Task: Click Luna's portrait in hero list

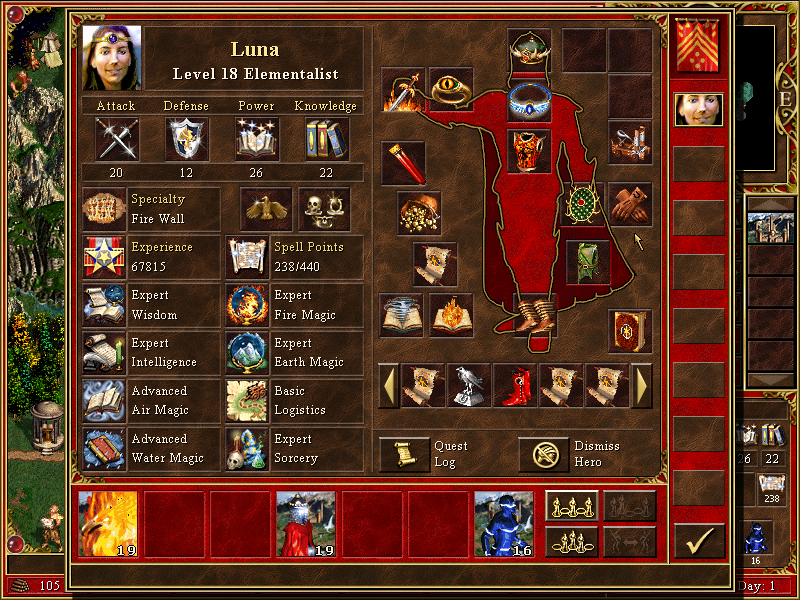Action: [x=698, y=109]
